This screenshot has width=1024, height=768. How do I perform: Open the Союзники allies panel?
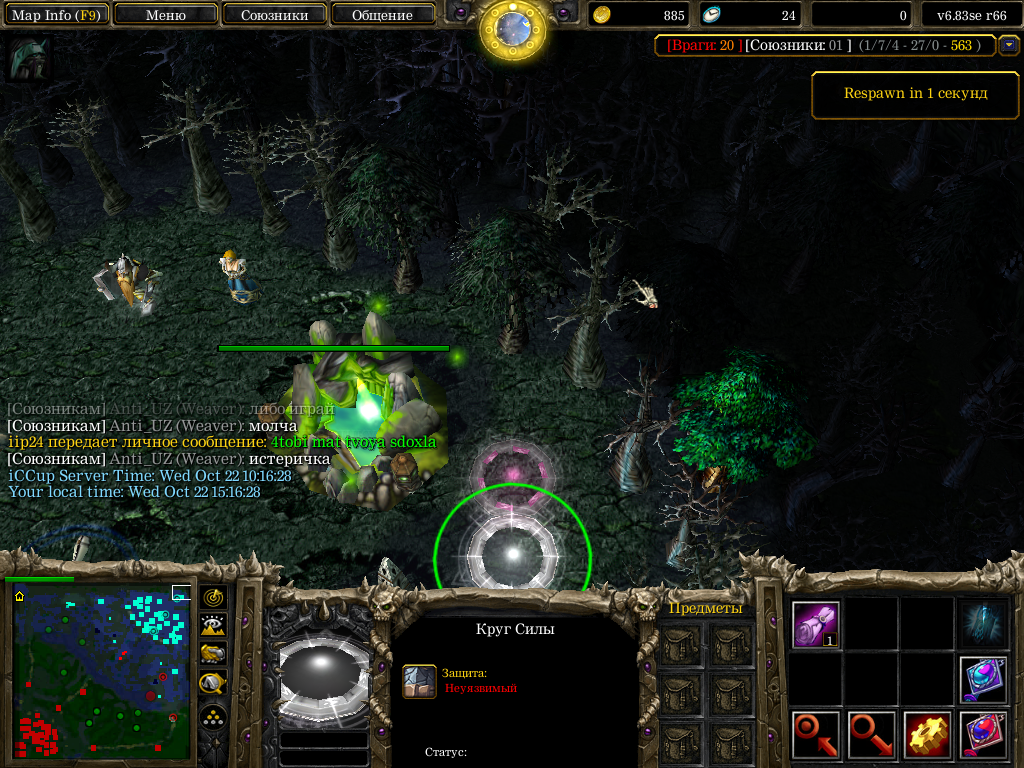tap(274, 15)
